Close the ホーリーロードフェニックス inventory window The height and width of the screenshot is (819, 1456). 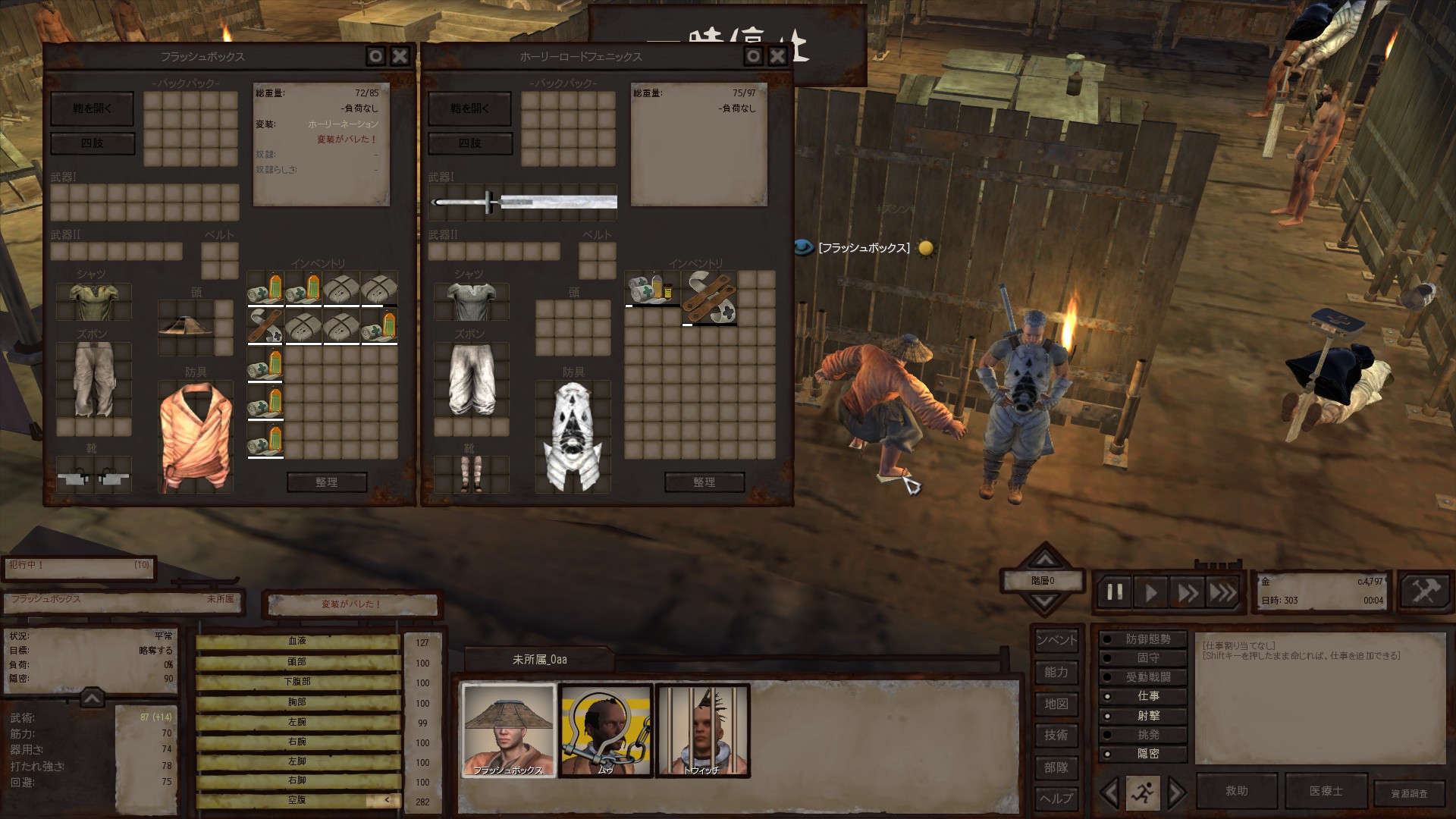click(x=777, y=56)
